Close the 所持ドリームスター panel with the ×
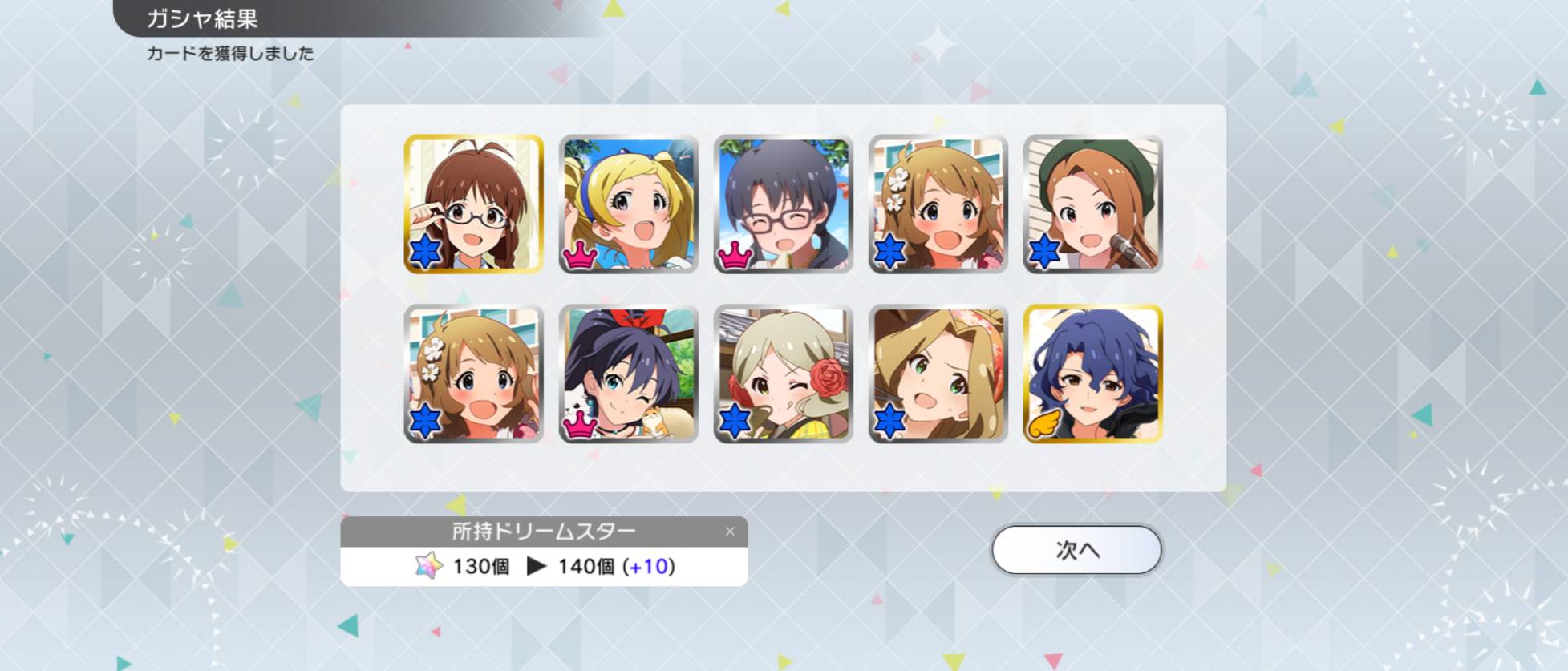The width and height of the screenshot is (1568, 671). click(730, 532)
